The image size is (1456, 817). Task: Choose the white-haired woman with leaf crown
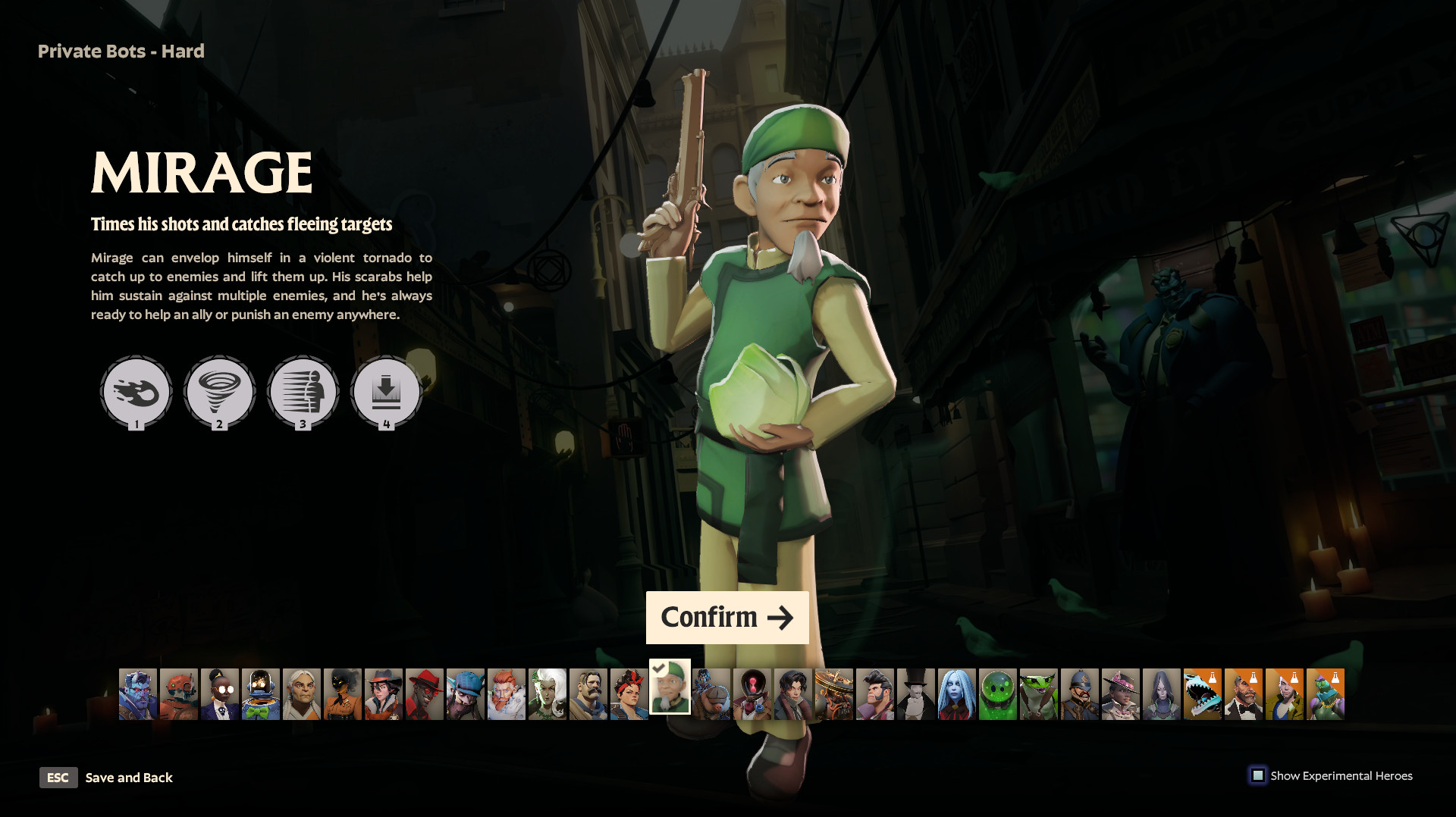pos(548,694)
